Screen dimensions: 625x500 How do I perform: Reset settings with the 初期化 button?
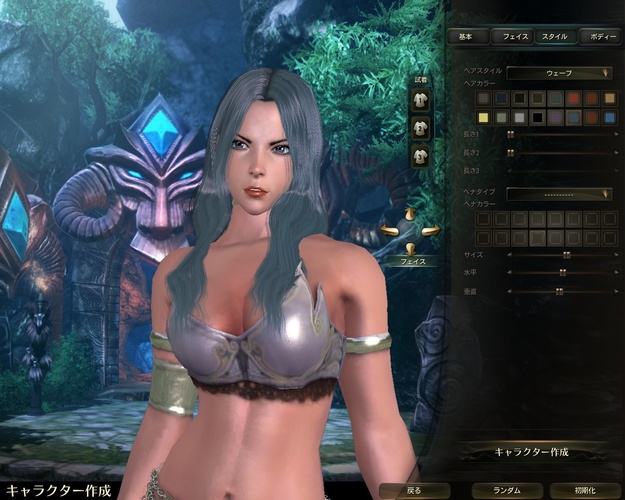[583, 491]
